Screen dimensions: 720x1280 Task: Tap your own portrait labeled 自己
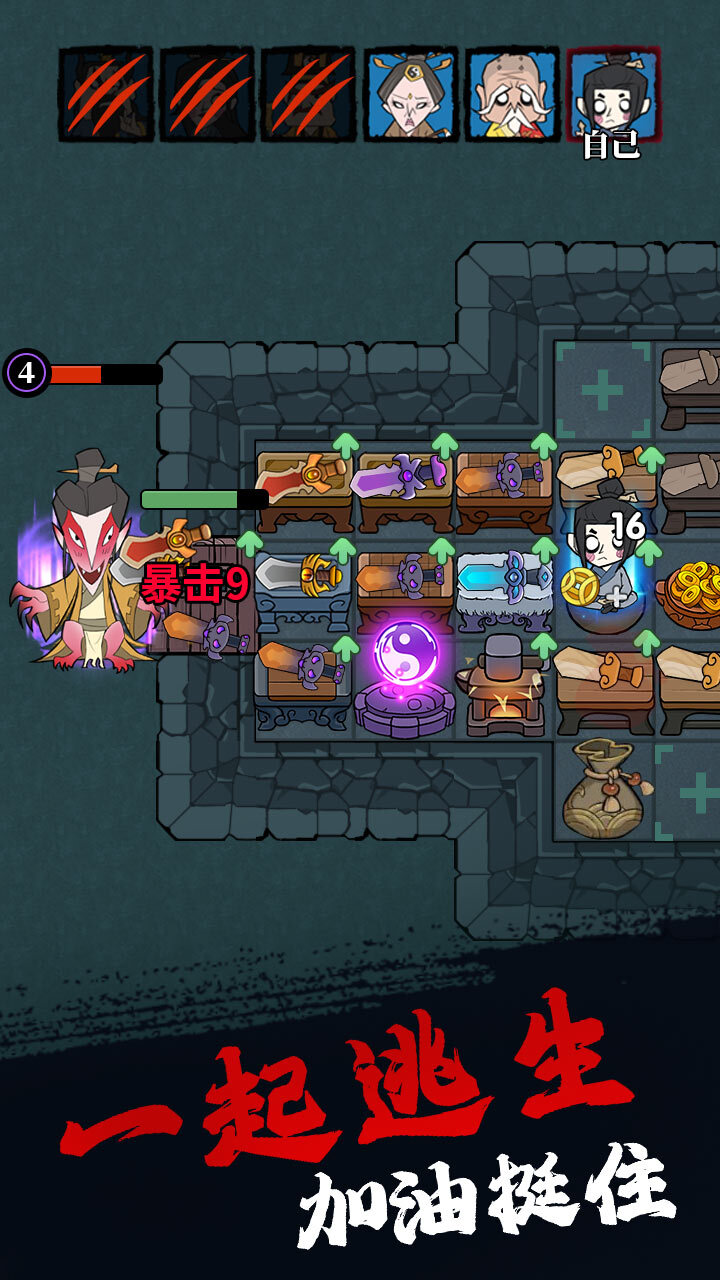click(x=613, y=94)
